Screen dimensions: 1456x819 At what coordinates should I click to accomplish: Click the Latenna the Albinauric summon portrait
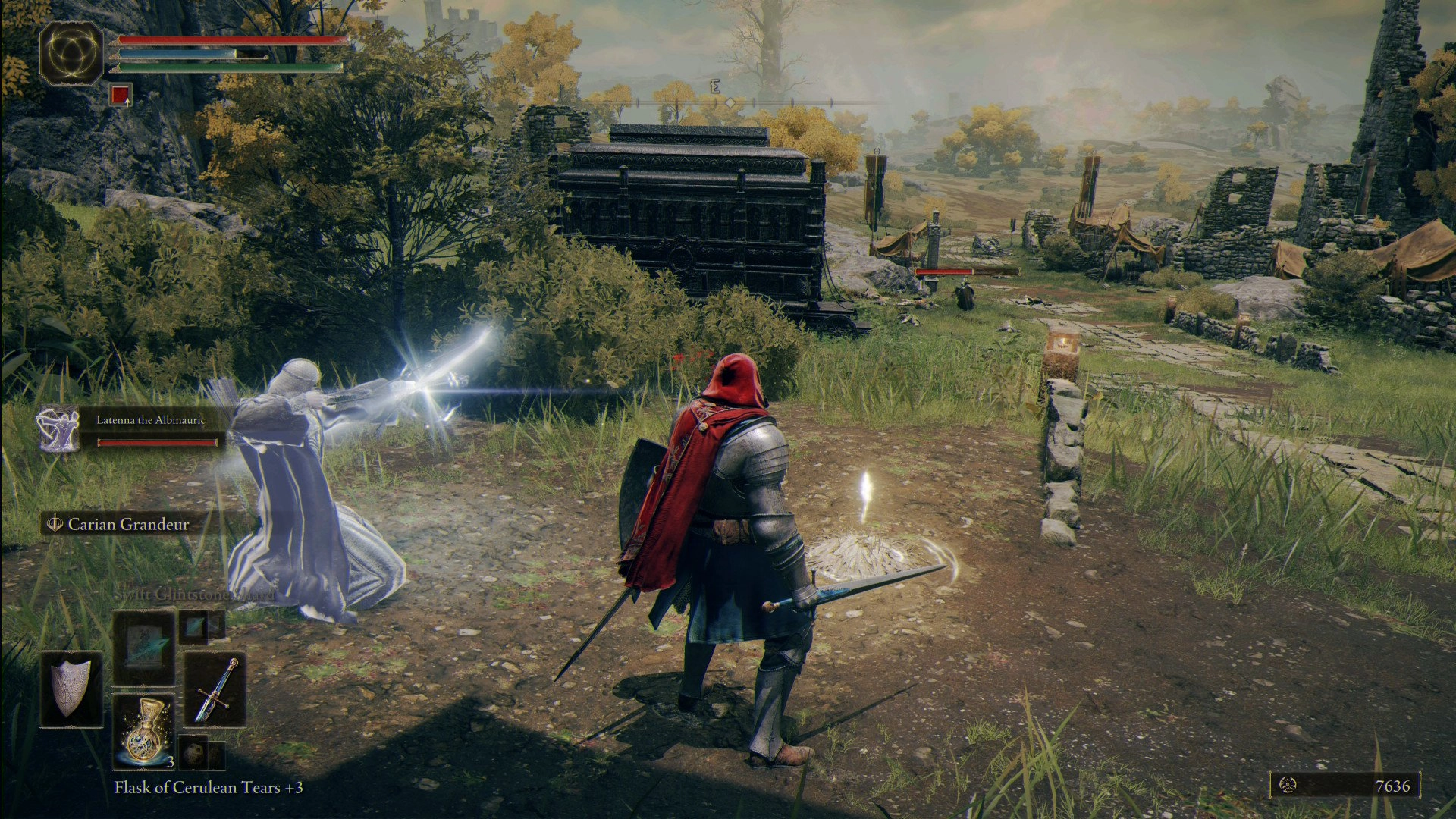tap(58, 429)
